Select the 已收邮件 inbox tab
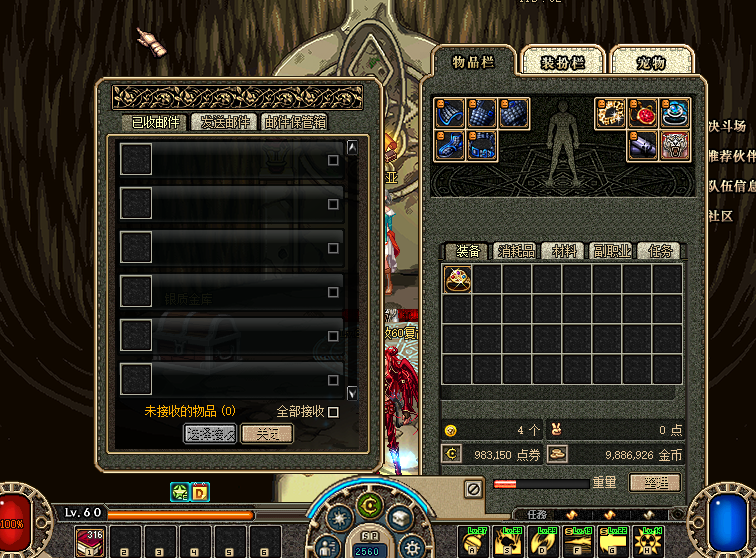 [x=155, y=122]
